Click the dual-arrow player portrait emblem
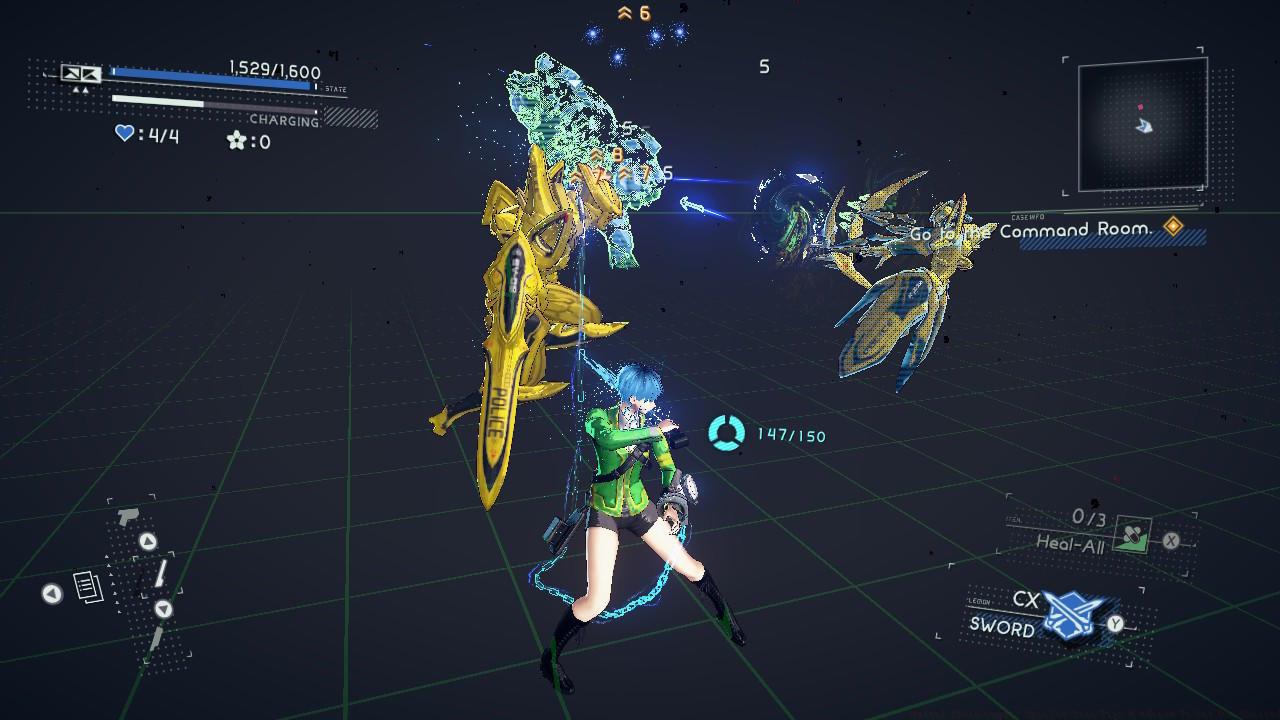This screenshot has width=1280, height=720. (x=81, y=72)
